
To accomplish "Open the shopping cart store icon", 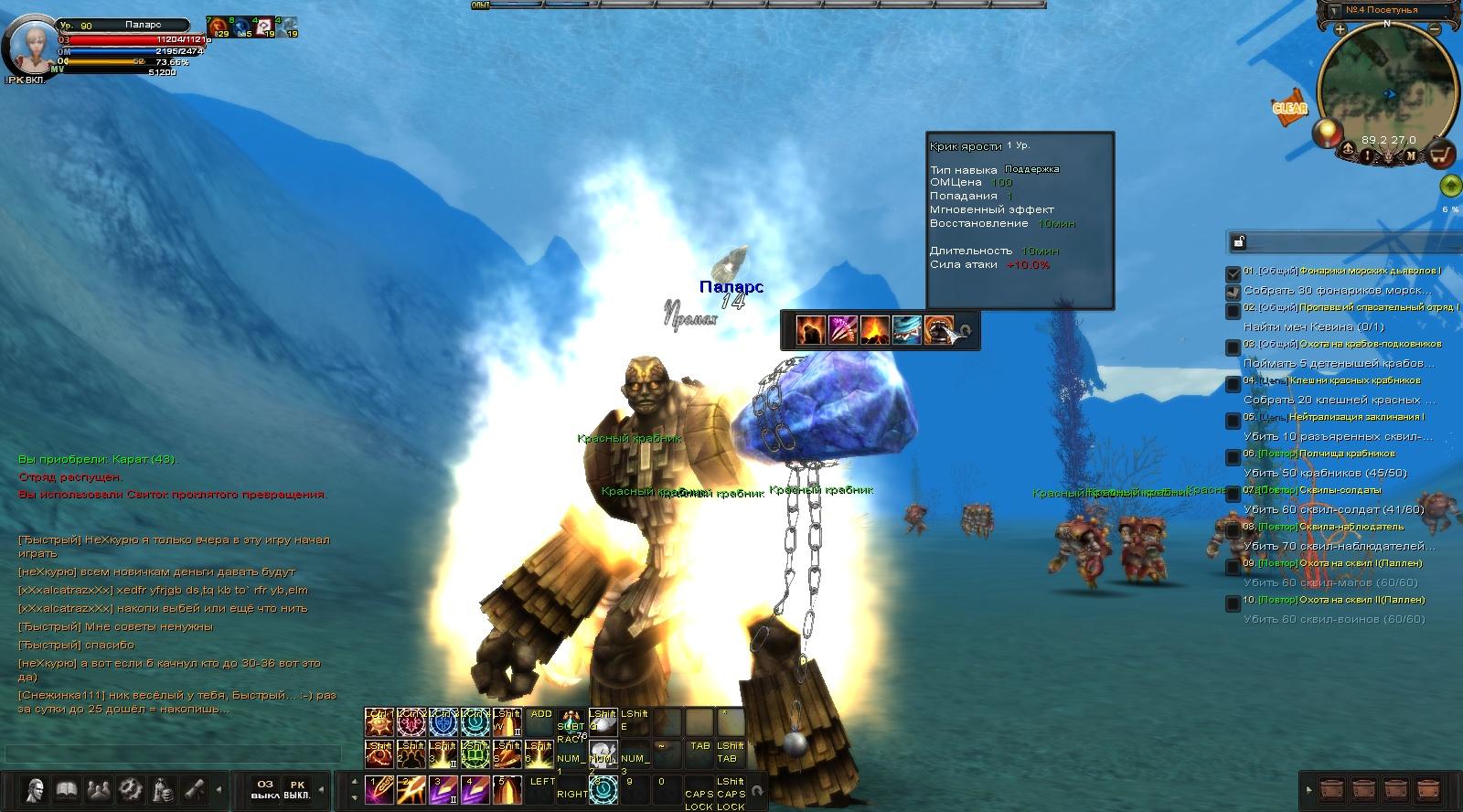I will pyautogui.click(x=1441, y=155).
